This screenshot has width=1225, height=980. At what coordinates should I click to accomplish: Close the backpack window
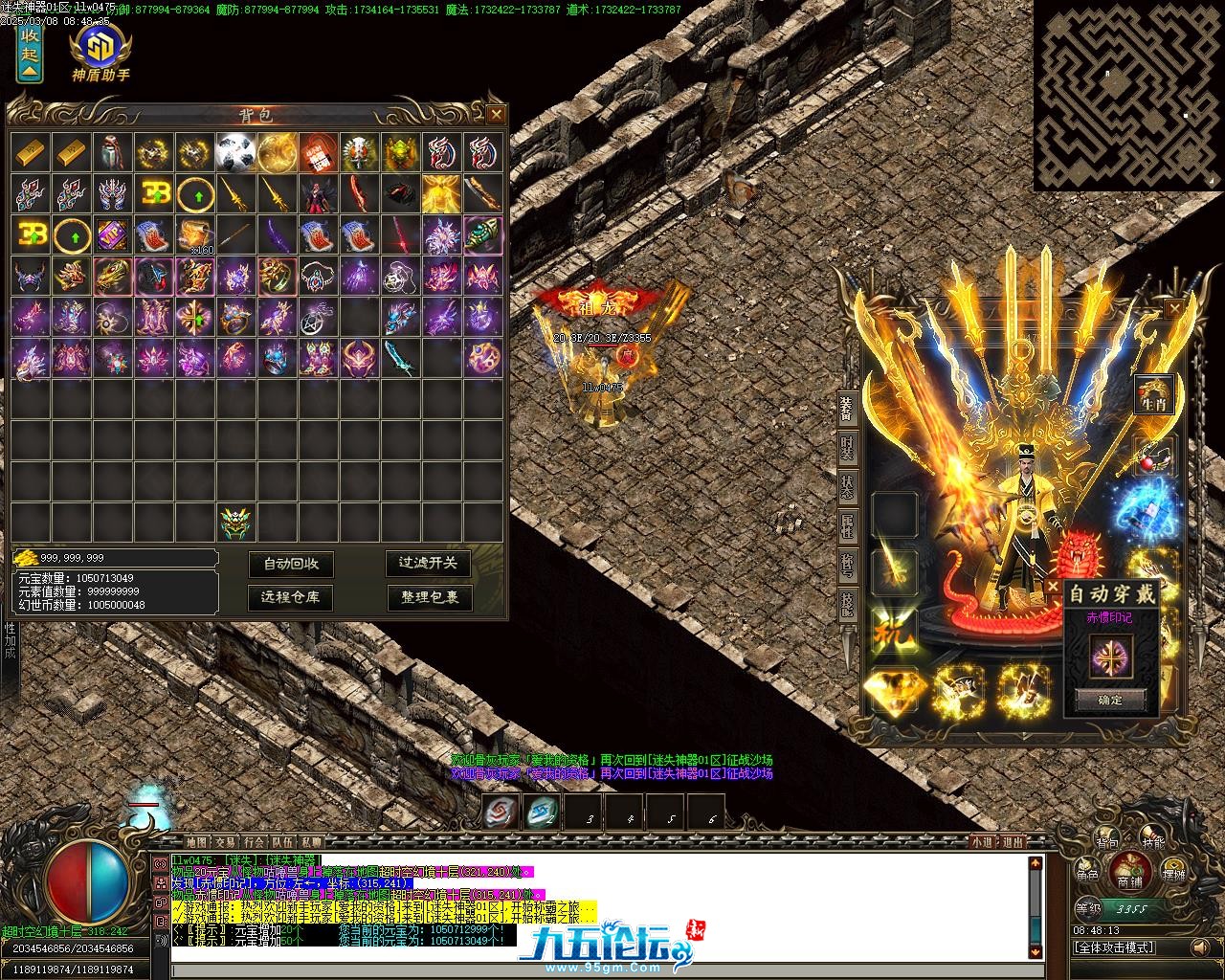pos(496,115)
